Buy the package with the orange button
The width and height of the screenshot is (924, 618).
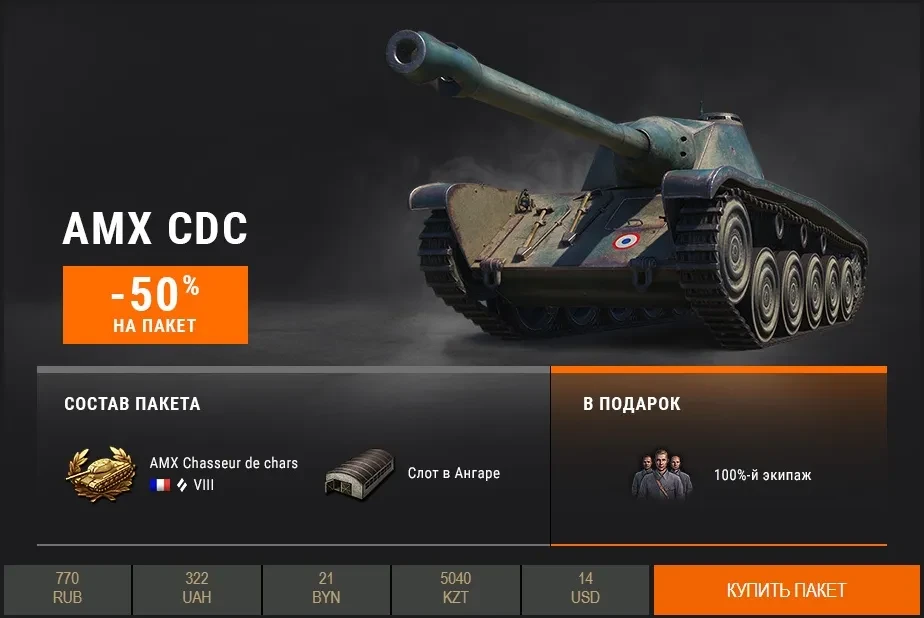pos(786,590)
